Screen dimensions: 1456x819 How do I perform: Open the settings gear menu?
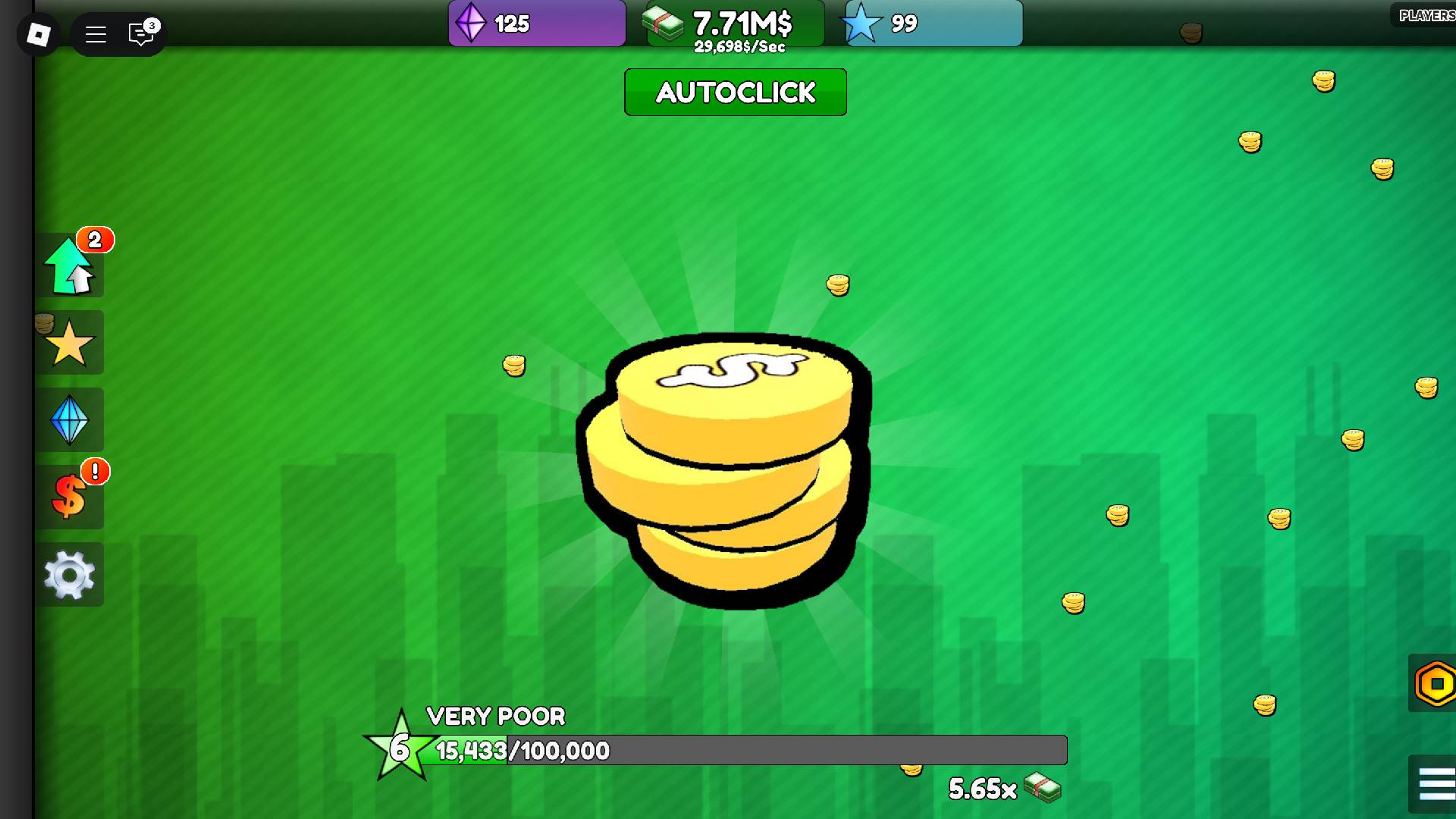[71, 574]
